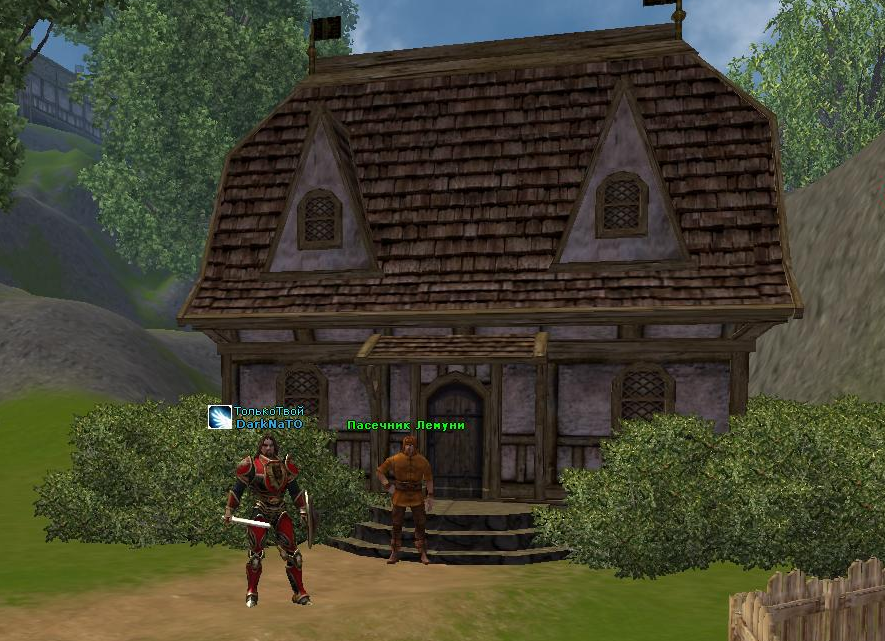
Task: Click the blue guild emblem beside DarkNaTO
Action: point(220,418)
